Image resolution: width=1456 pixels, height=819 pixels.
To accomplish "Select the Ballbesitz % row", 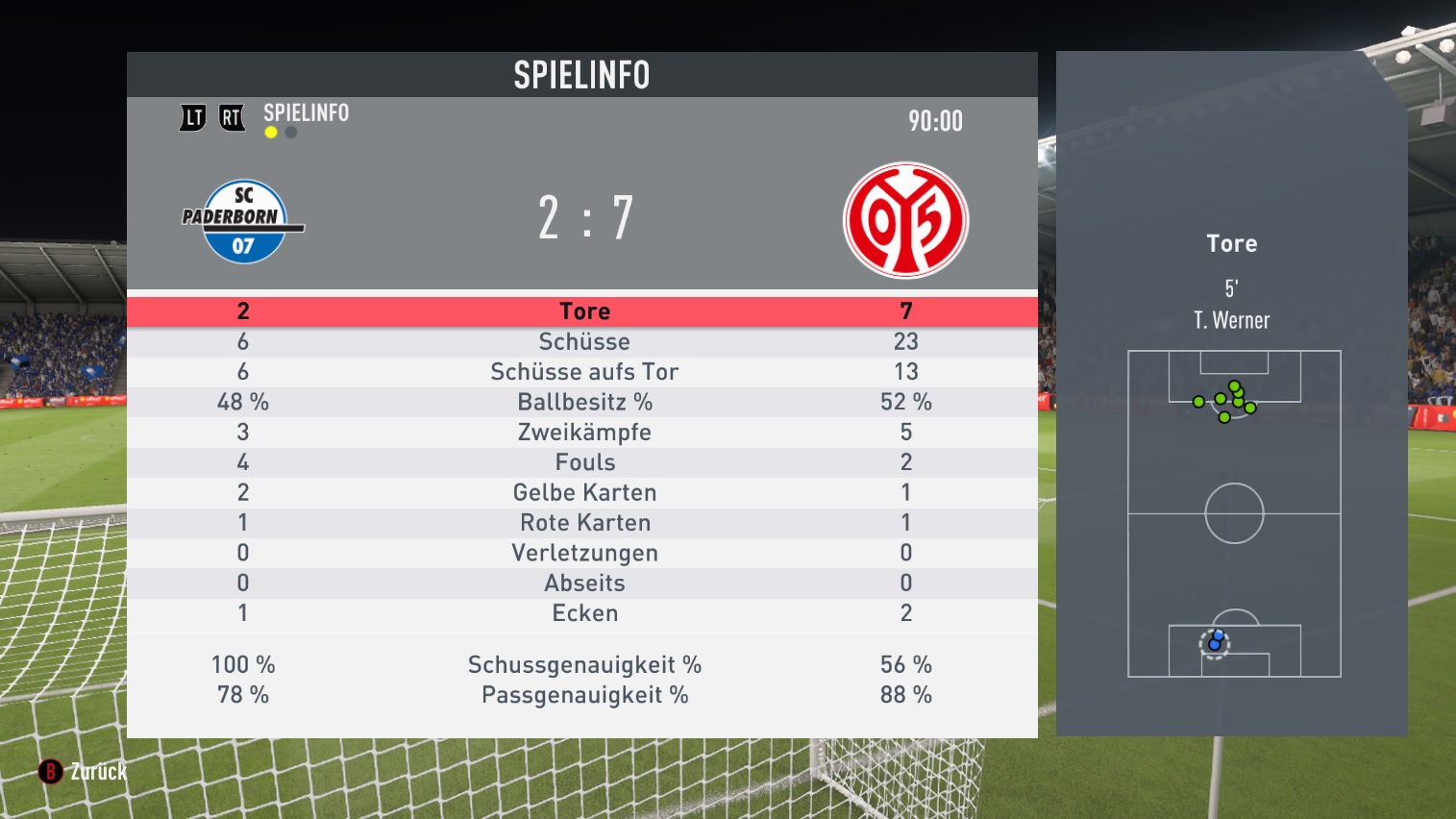I will (583, 402).
